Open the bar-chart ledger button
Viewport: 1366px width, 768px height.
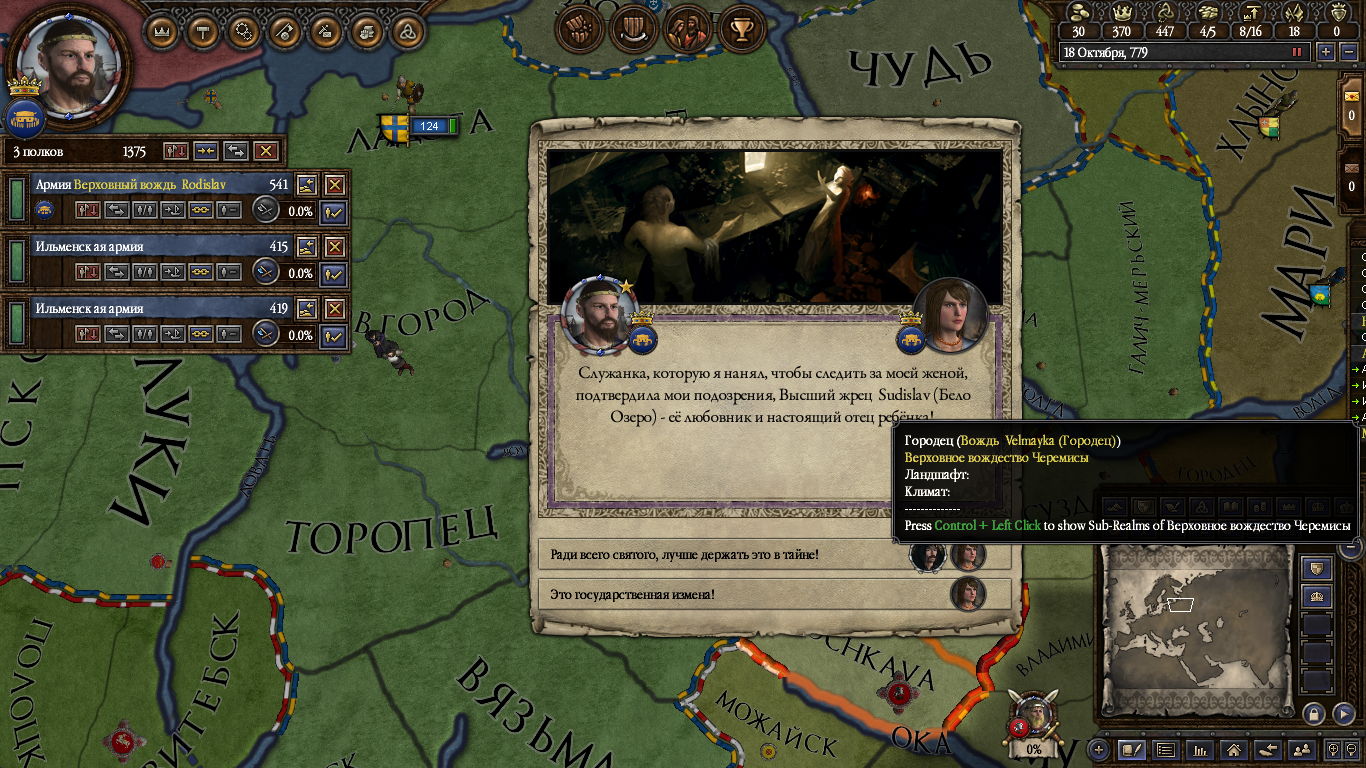click(1199, 749)
